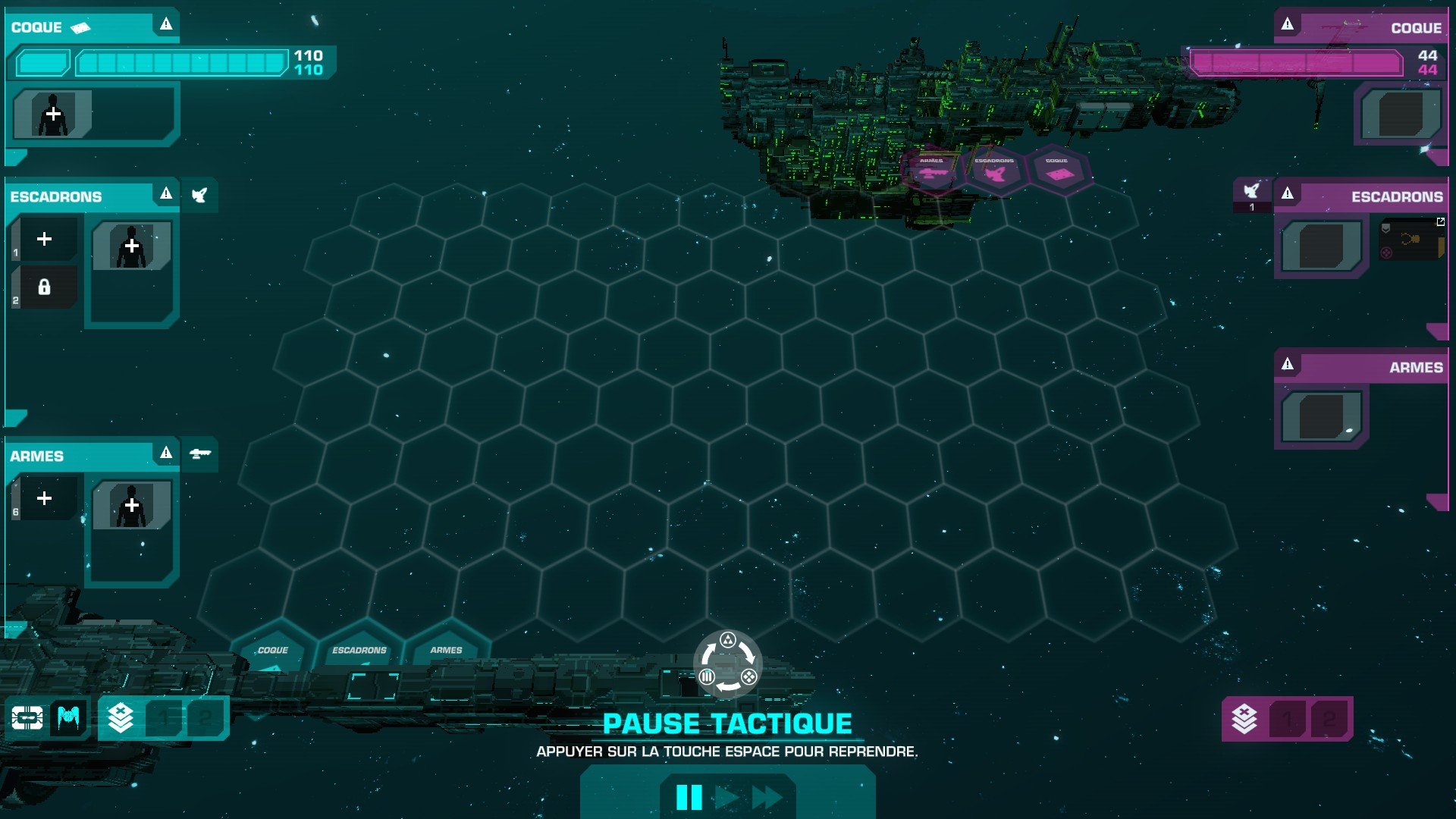Open the player's squadron fighter icon tab
This screenshot has height=819, width=1456.
pyautogui.click(x=199, y=196)
